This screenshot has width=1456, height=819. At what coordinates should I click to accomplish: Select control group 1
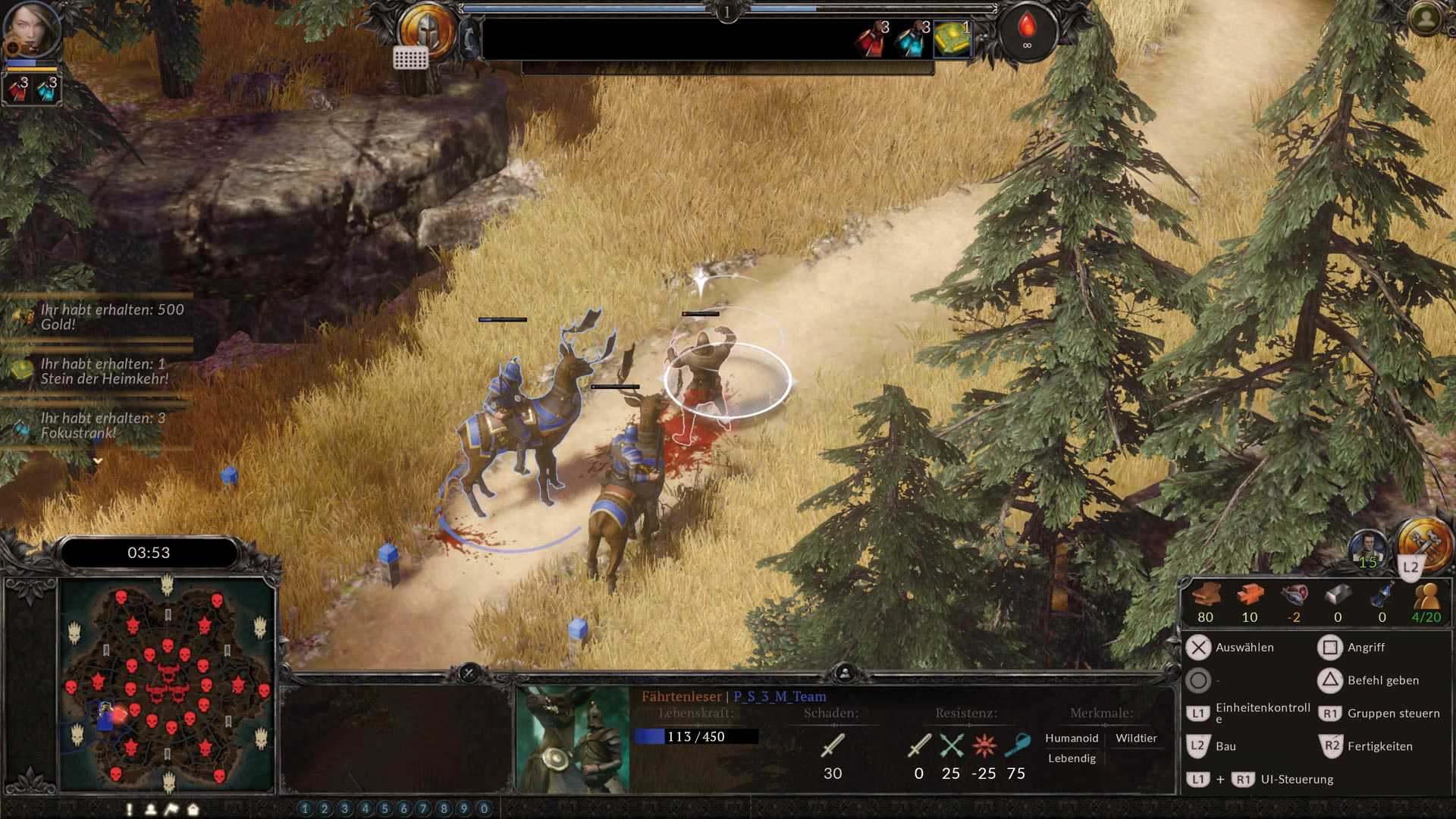(305, 809)
